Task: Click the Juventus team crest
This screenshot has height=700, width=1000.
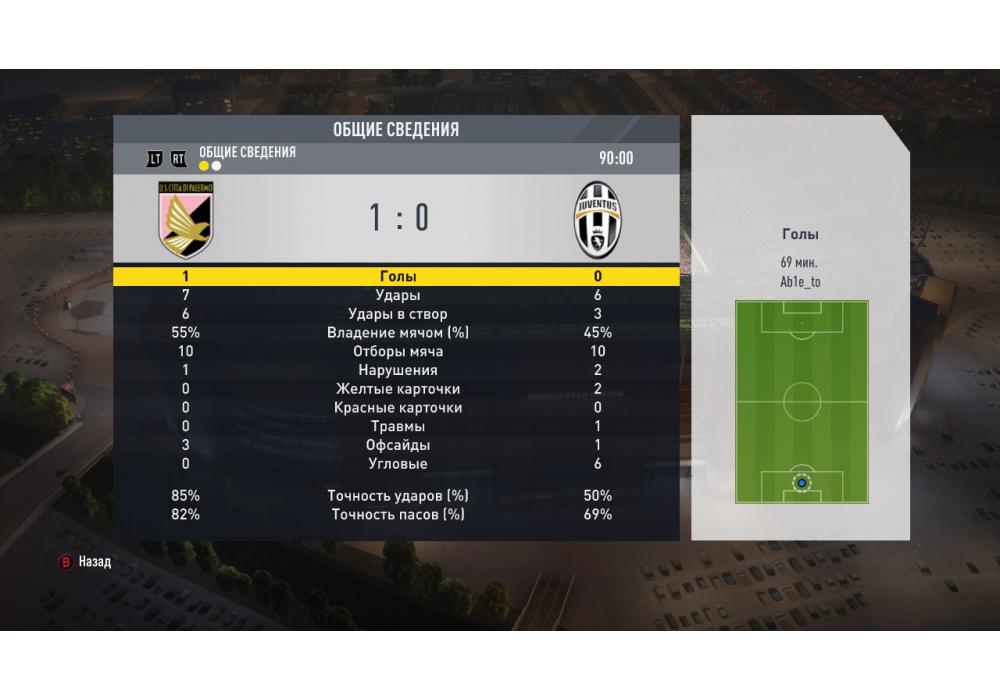Action: (x=597, y=219)
